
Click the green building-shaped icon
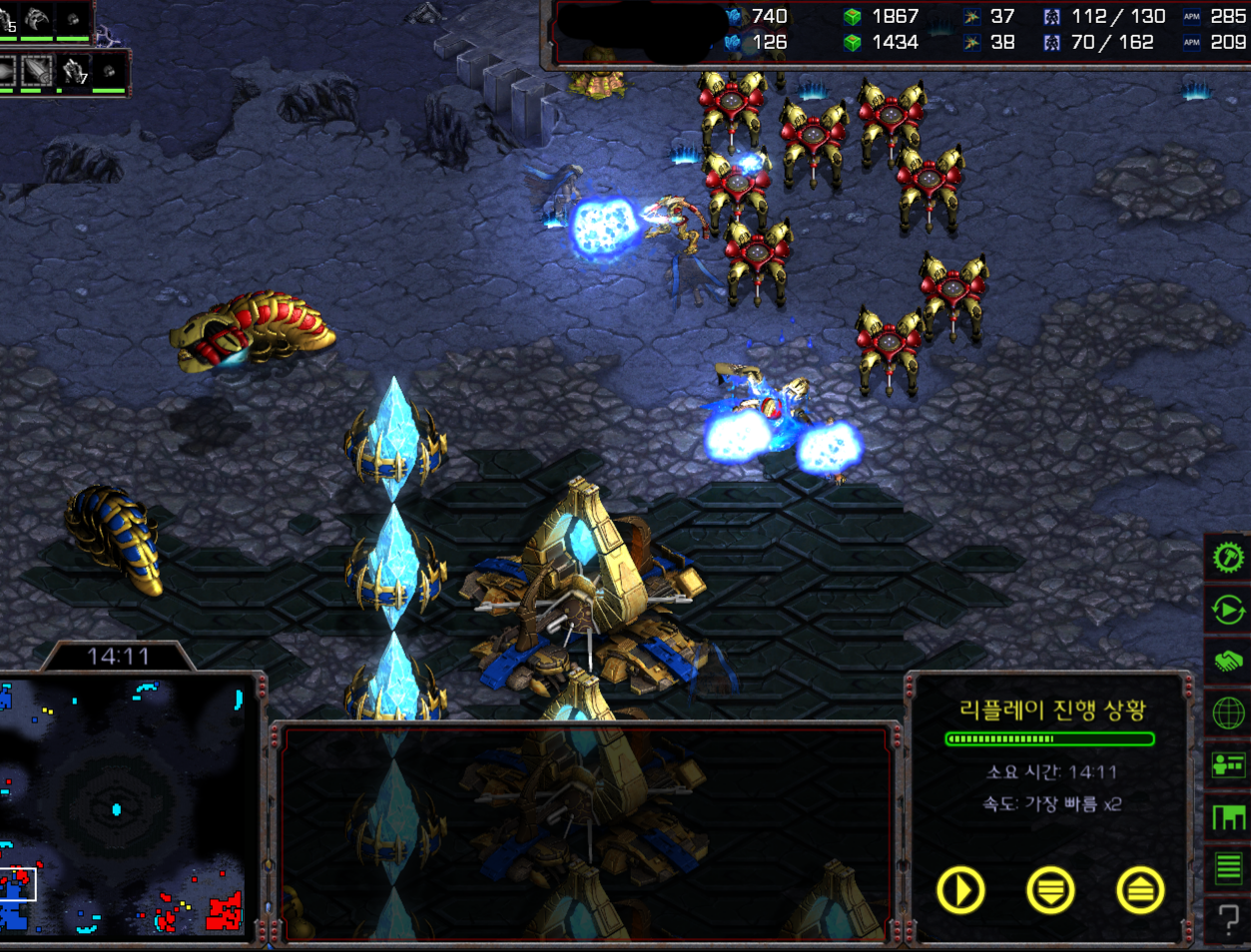coord(1228,817)
